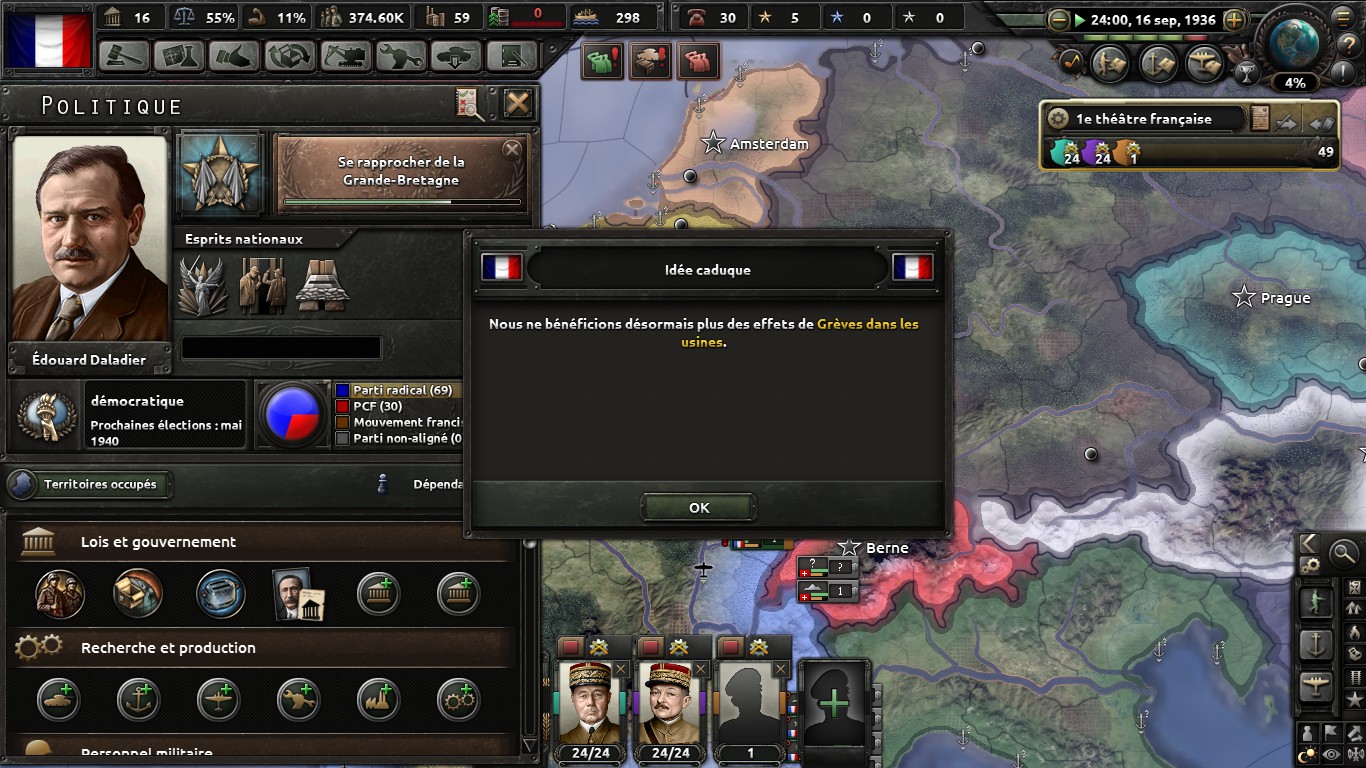
Task: Add a new army commander with the plus silhouette
Action: [833, 703]
